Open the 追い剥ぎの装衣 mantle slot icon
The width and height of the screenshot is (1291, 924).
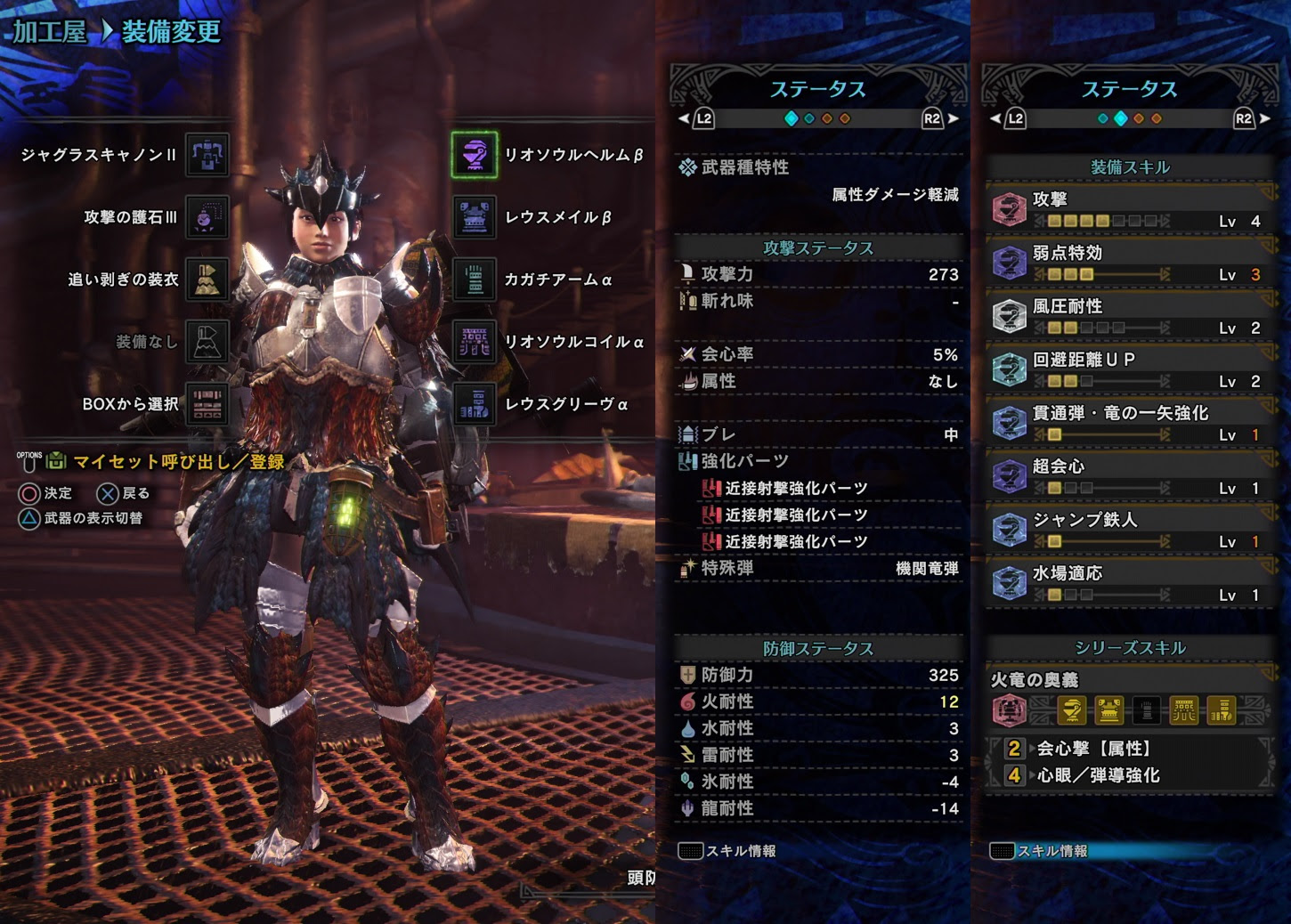pyautogui.click(x=207, y=279)
